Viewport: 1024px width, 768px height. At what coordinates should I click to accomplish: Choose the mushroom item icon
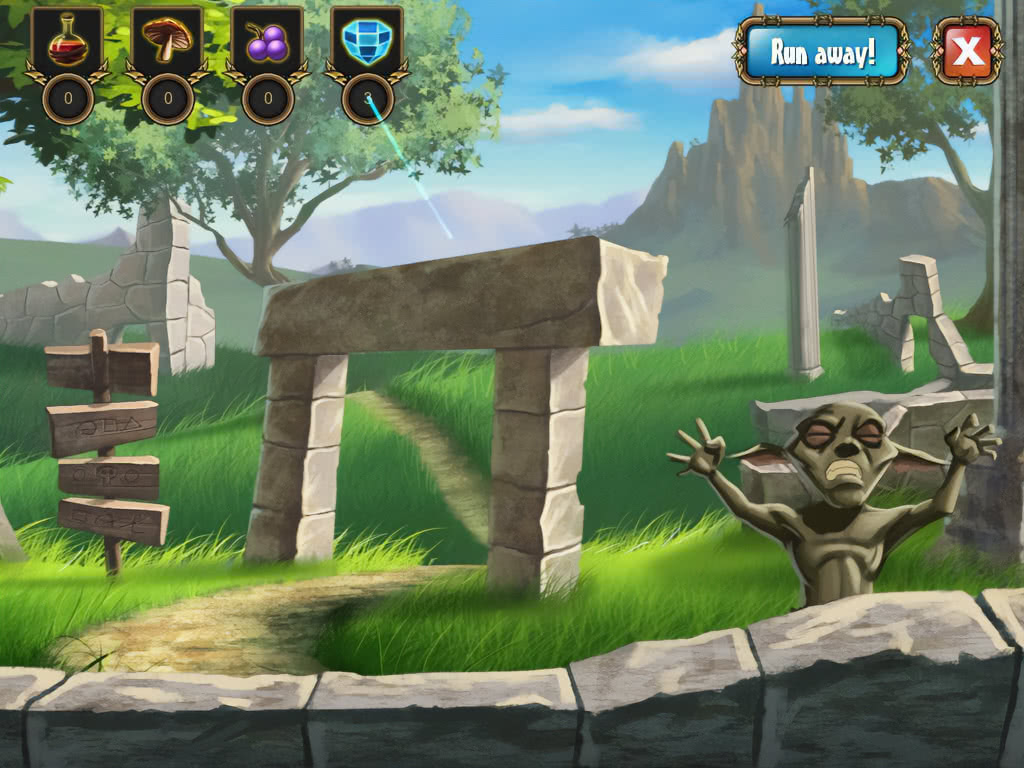tap(167, 43)
